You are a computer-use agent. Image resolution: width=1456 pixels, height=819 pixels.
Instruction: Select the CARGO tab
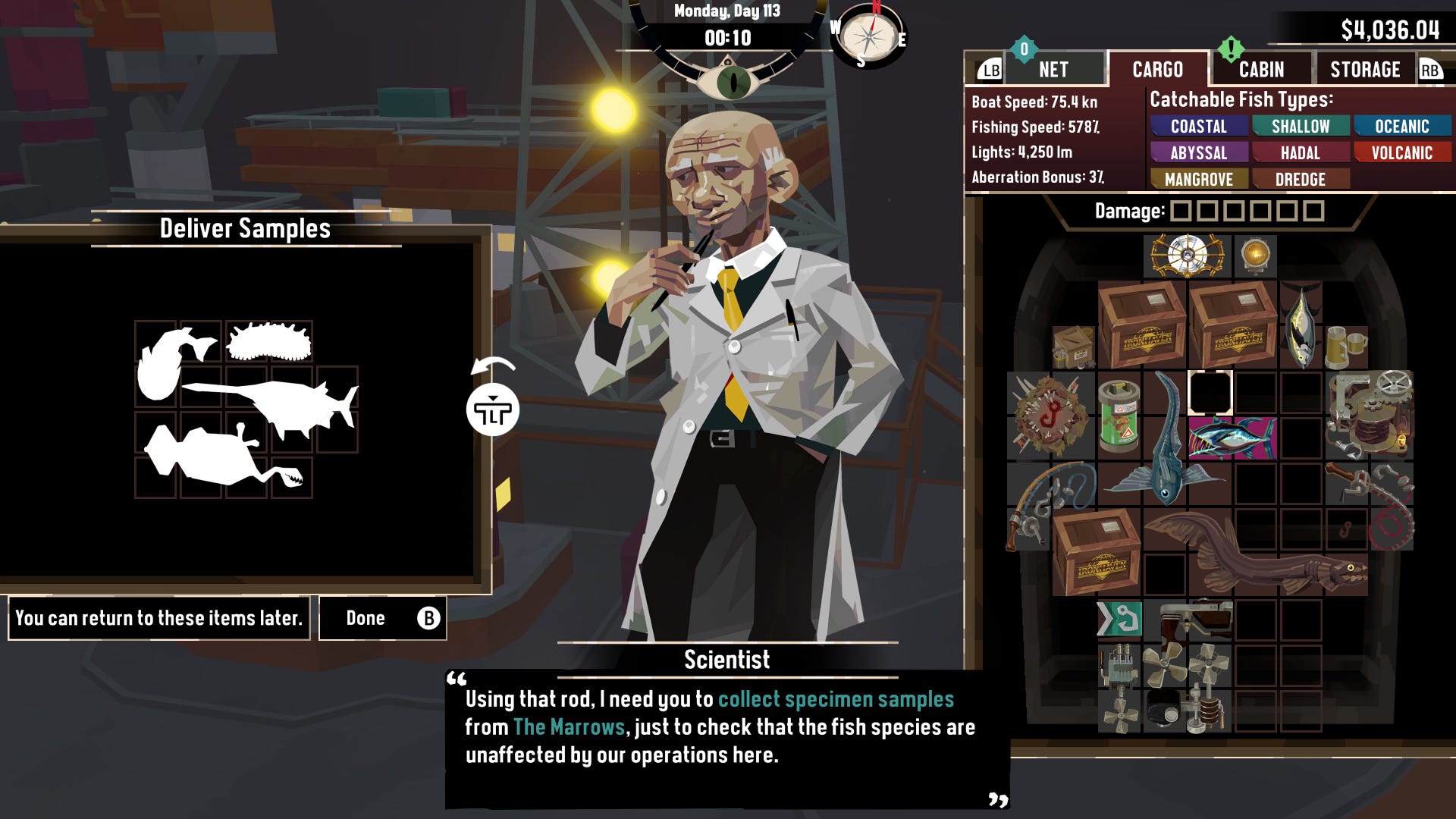click(x=1157, y=70)
